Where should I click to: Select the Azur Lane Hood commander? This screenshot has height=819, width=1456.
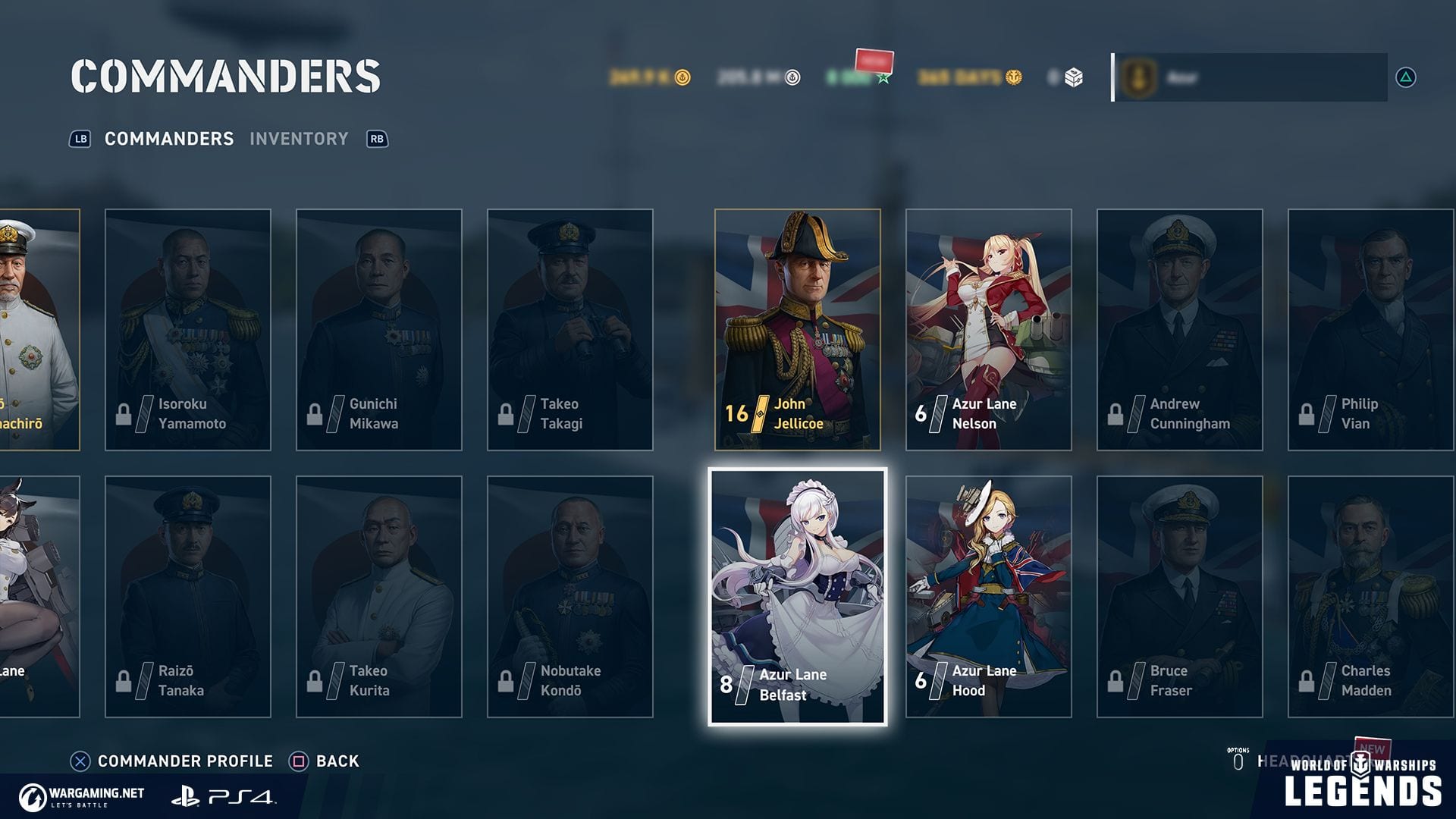988,597
